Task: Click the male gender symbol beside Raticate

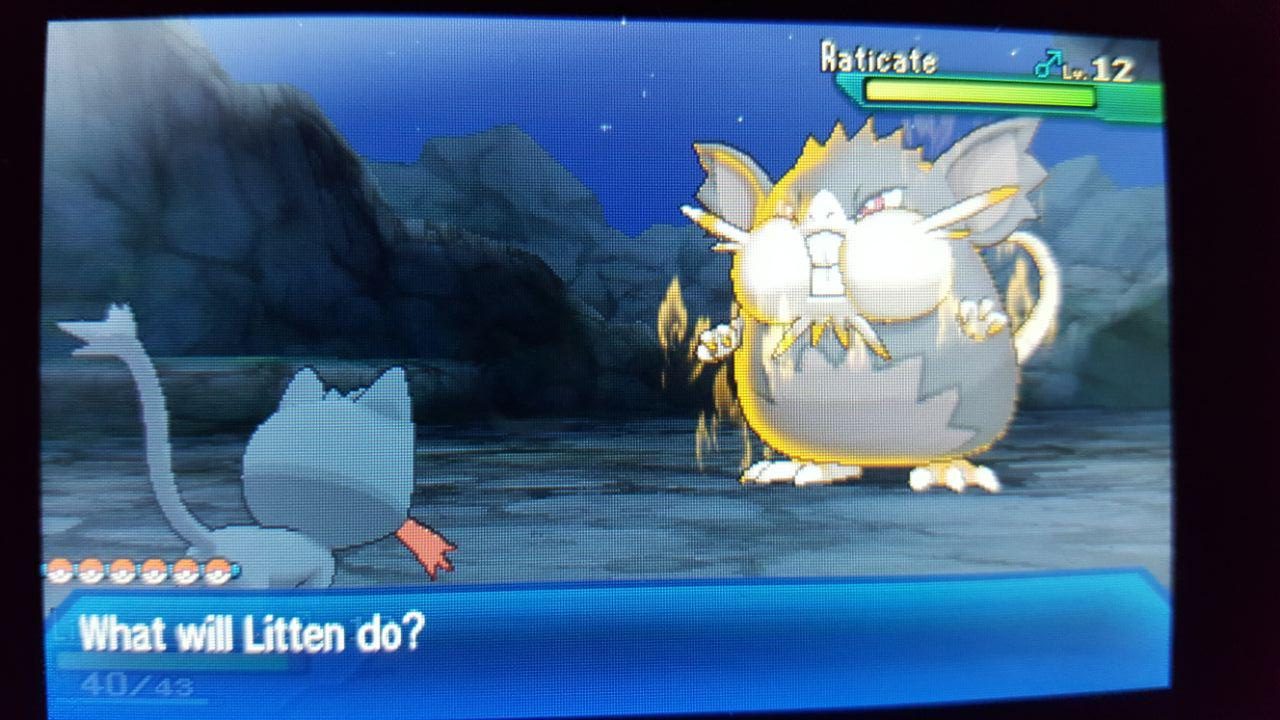Action: coord(1048,62)
